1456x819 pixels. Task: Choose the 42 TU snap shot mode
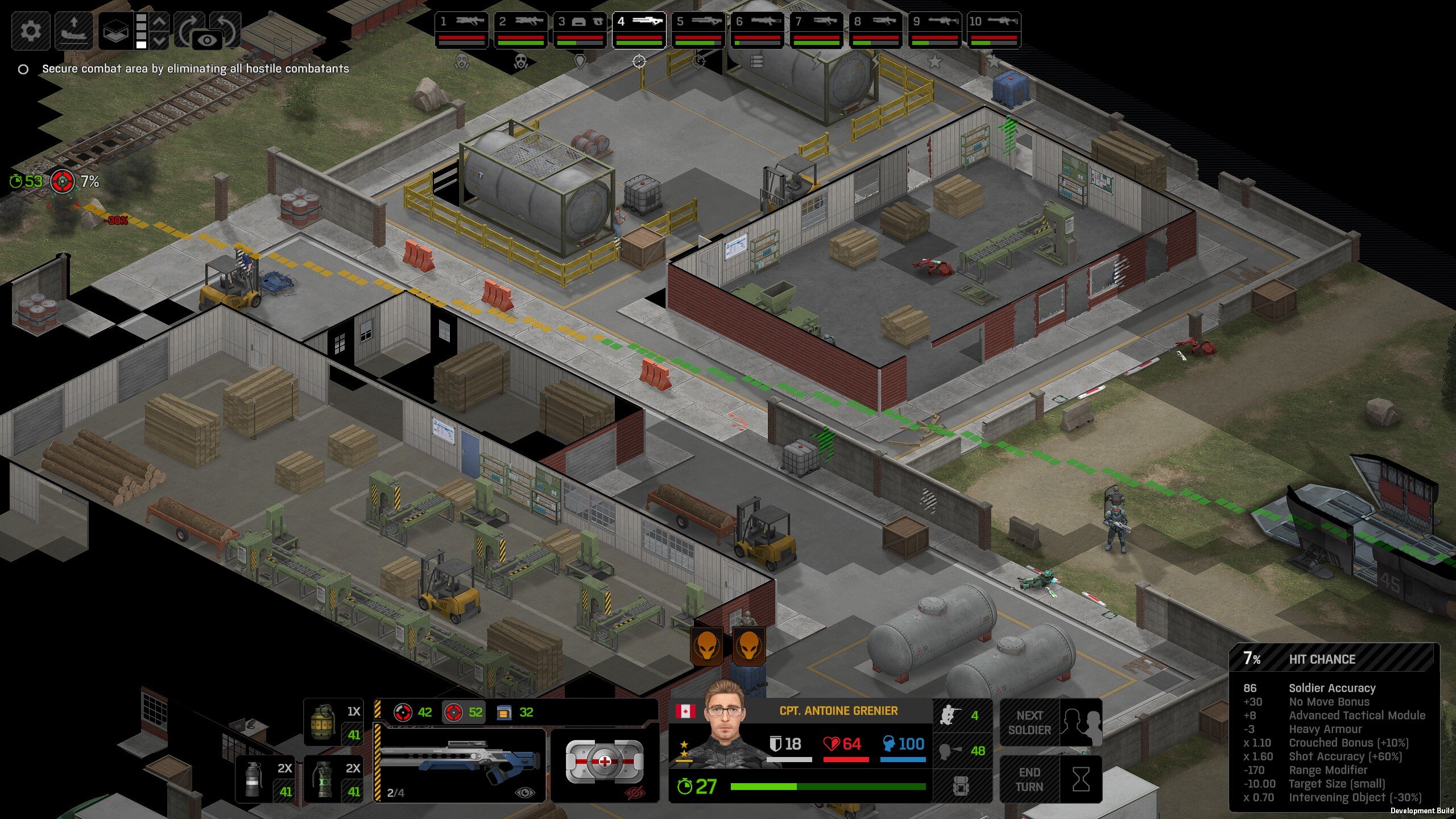[x=413, y=712]
